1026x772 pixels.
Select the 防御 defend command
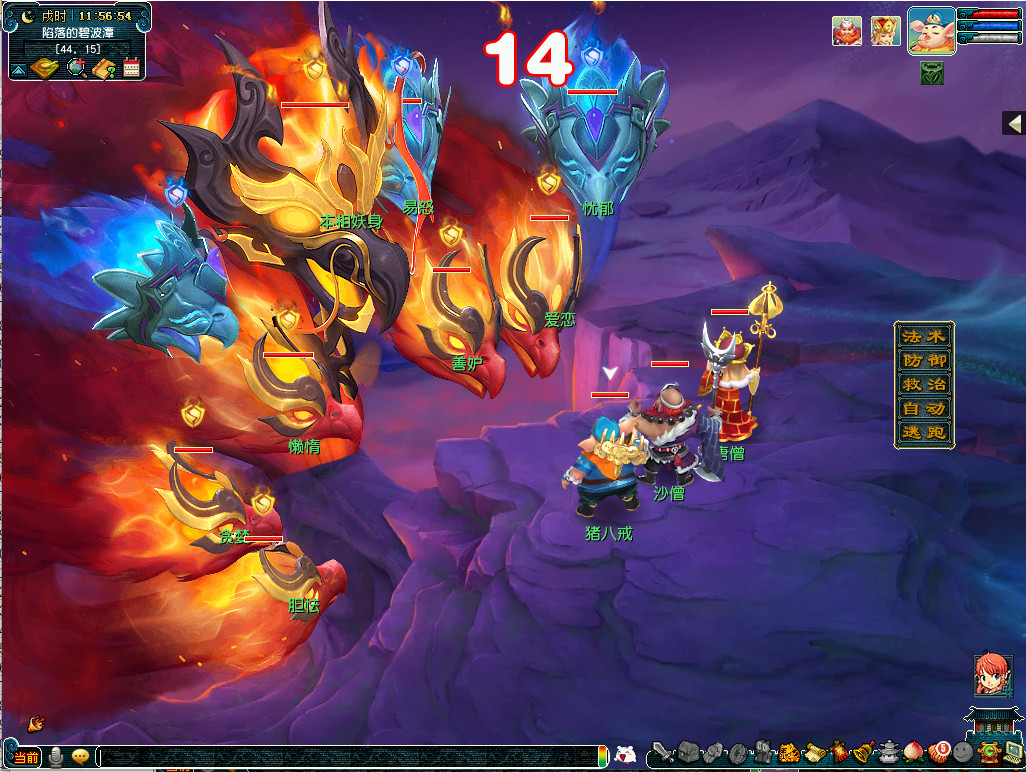923,360
